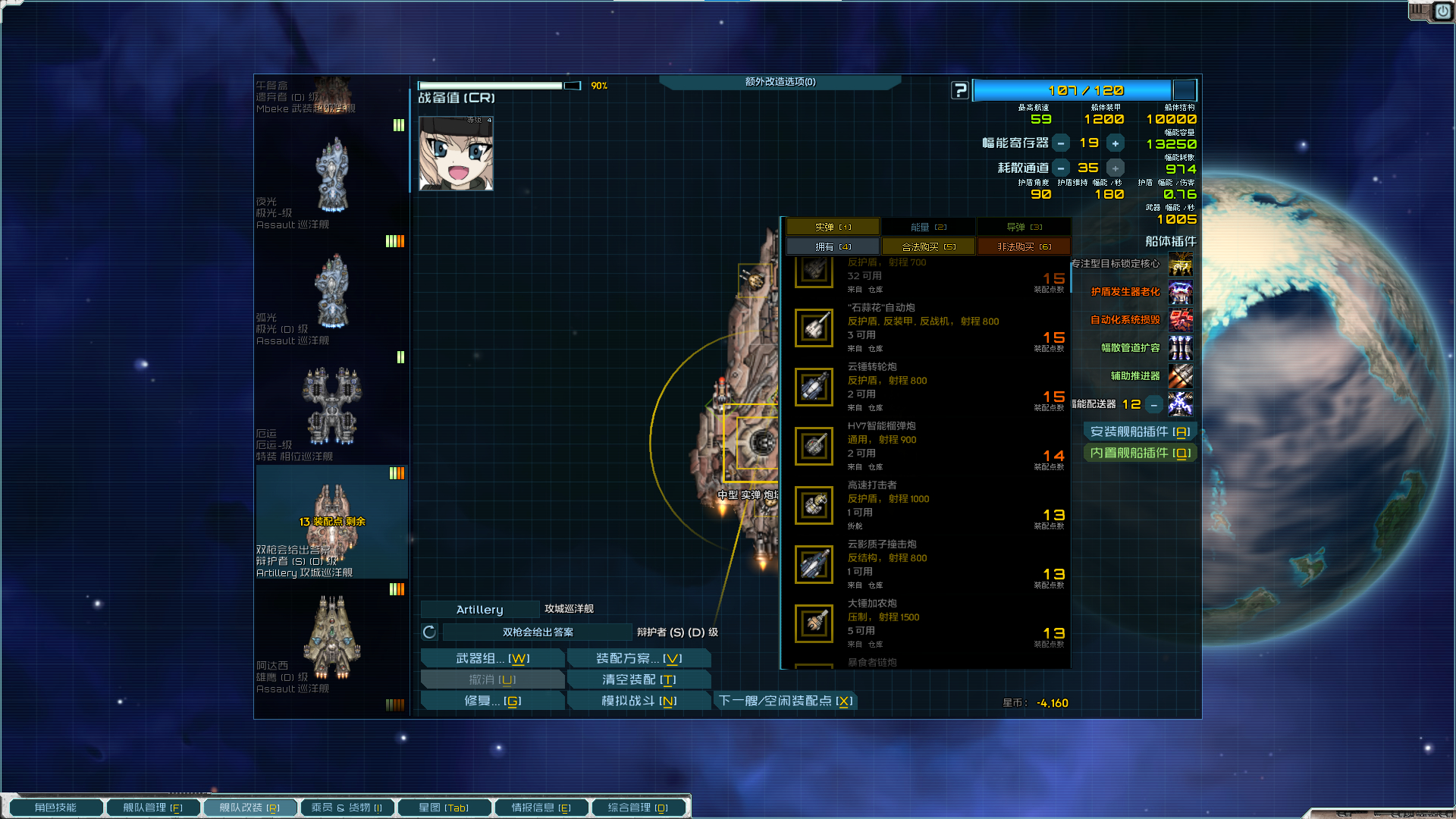Screen dimensions: 1456x819
Task: Decrease 耗散通道 vents with minus
Action: pos(1061,168)
